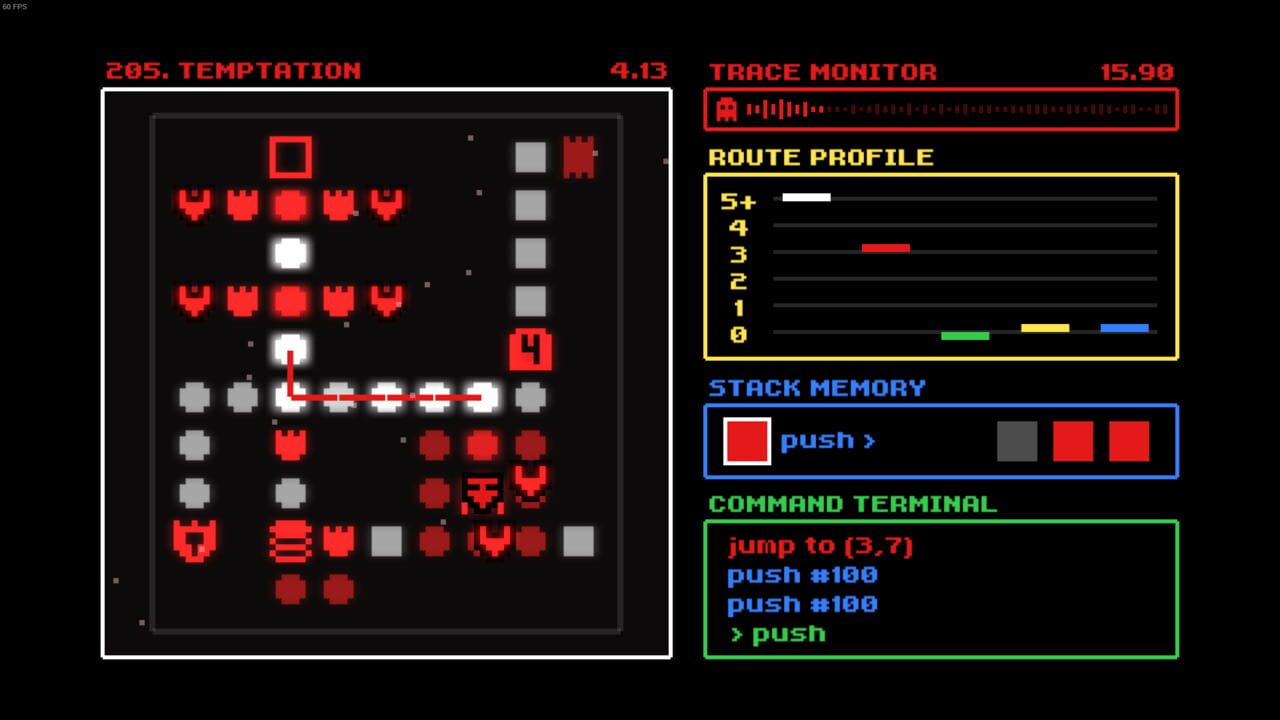Select the white tile at the red path's end

(x=483, y=397)
